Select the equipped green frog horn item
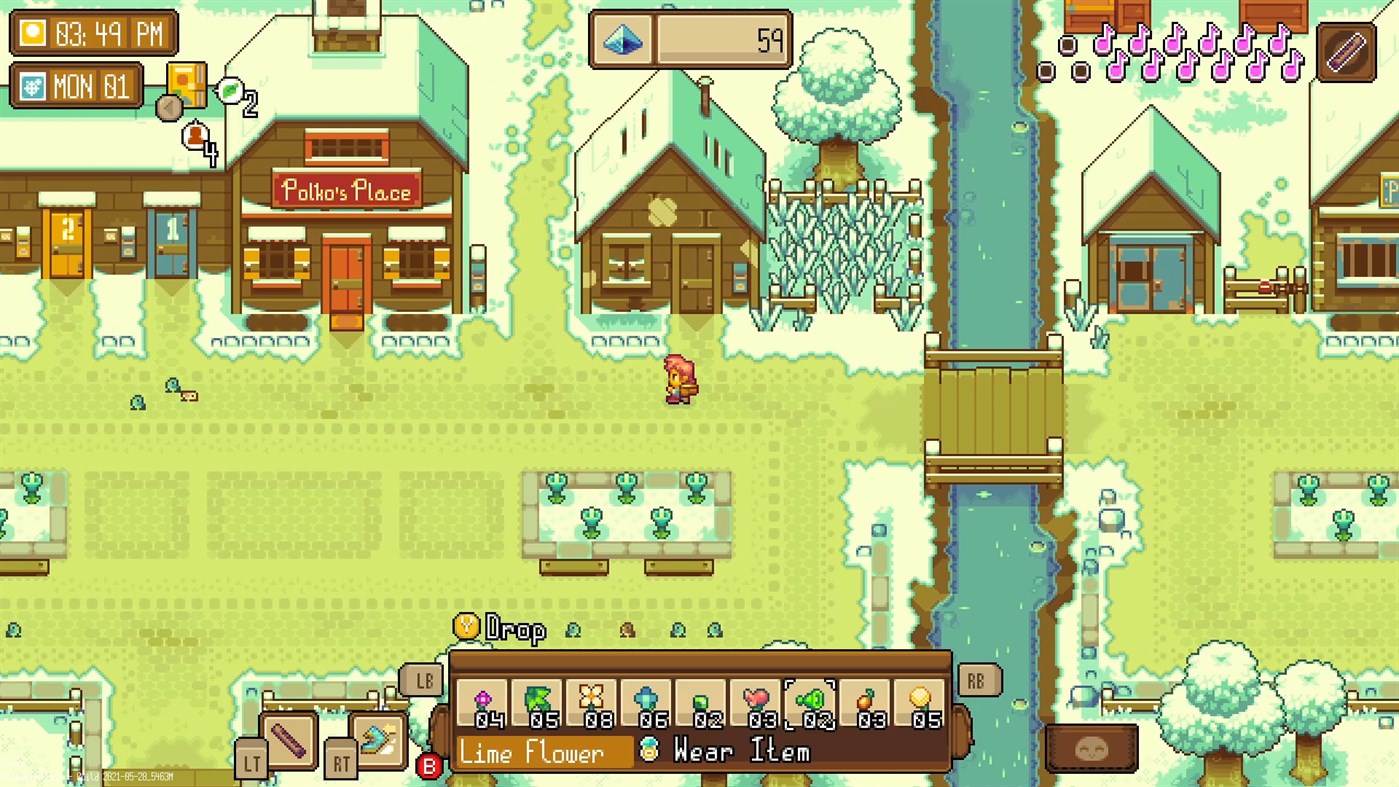The height and width of the screenshot is (787, 1399). (x=811, y=698)
